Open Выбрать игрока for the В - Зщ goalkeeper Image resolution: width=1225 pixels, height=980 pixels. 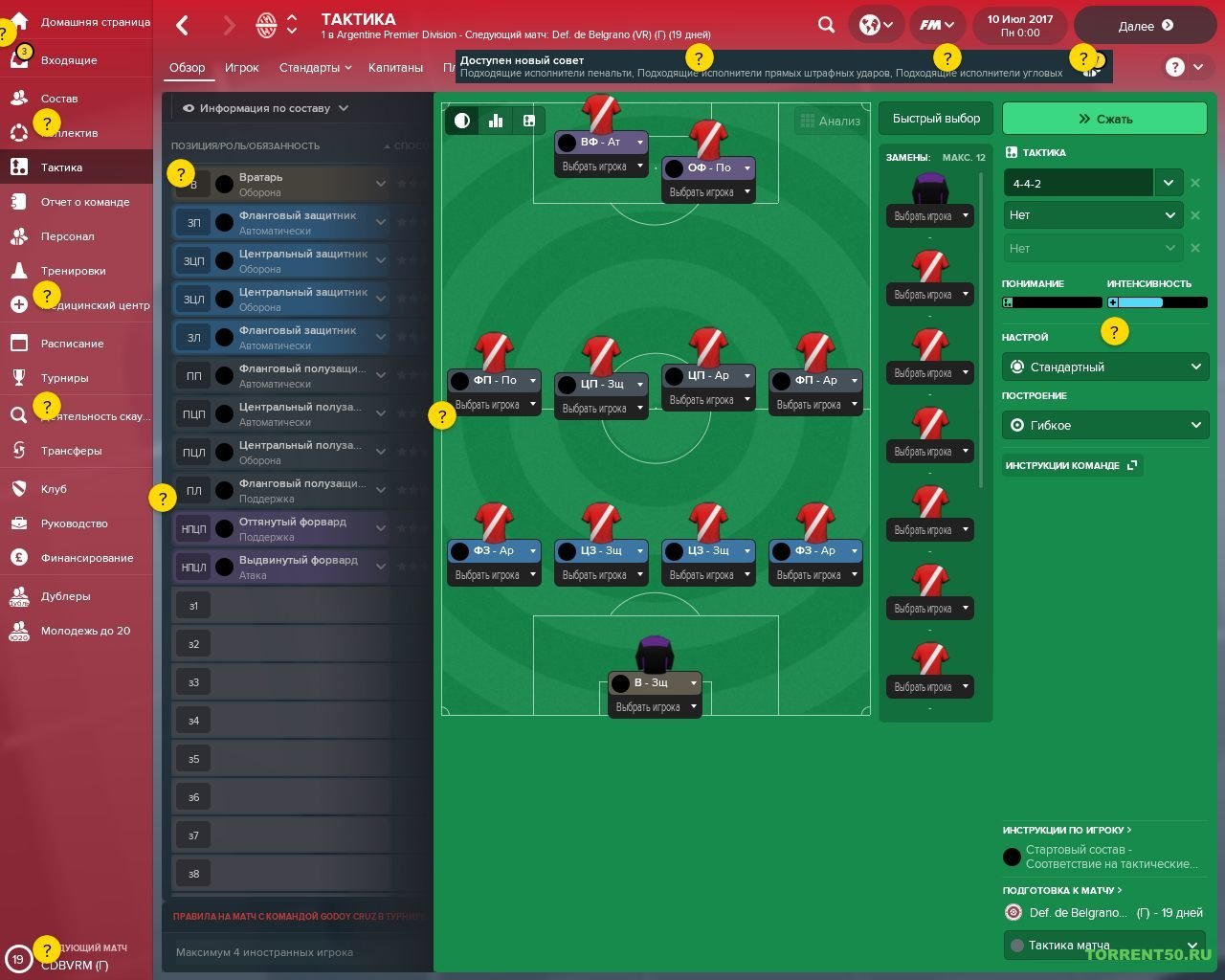click(x=655, y=706)
